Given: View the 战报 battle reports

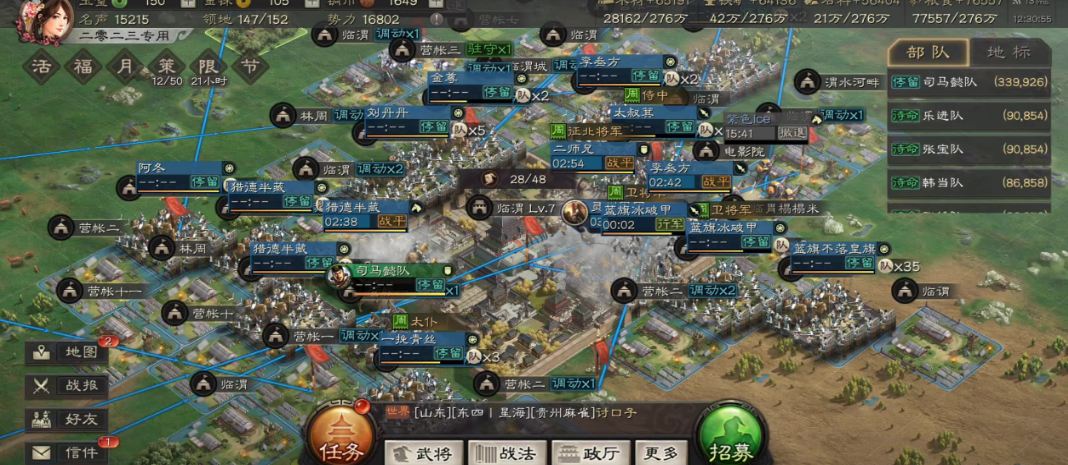Looking at the screenshot, I should 67,386.
